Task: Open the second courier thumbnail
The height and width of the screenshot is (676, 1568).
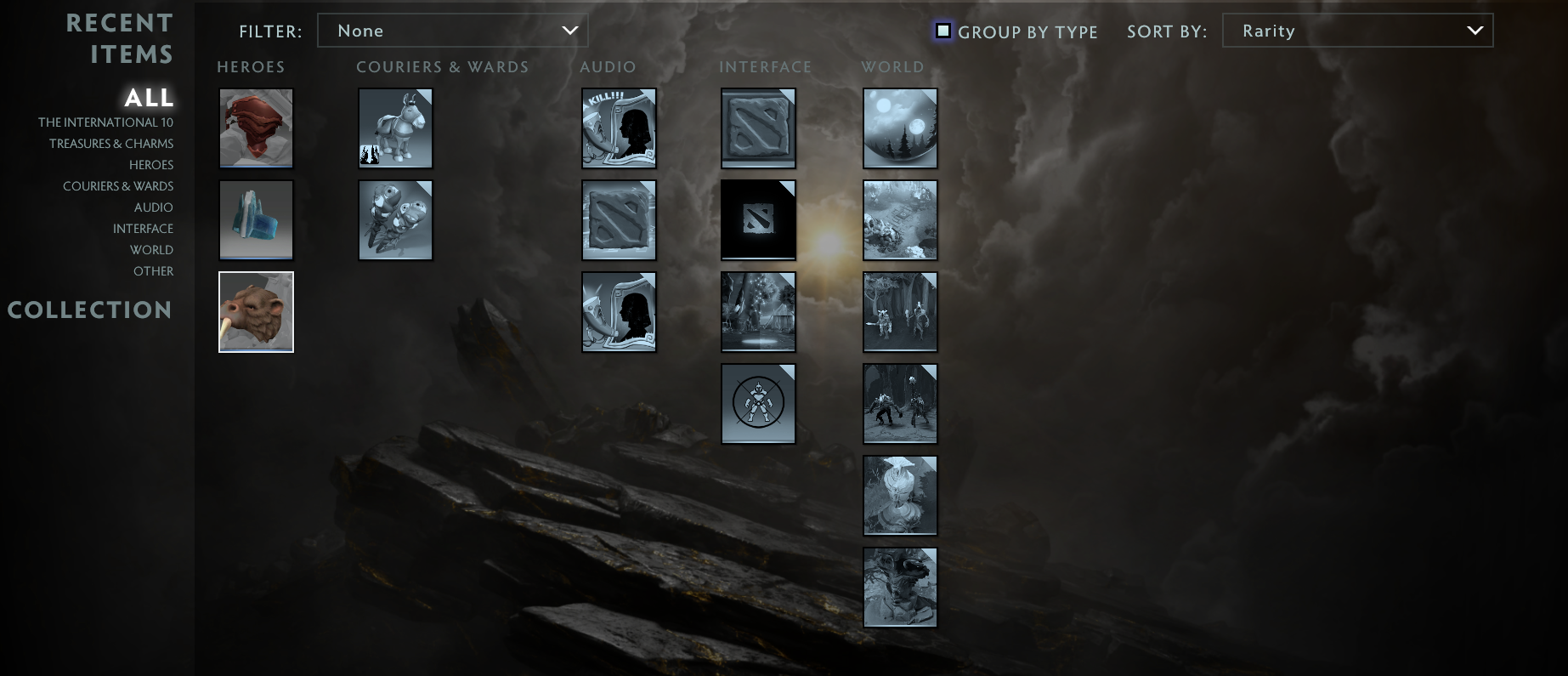Action: [395, 219]
